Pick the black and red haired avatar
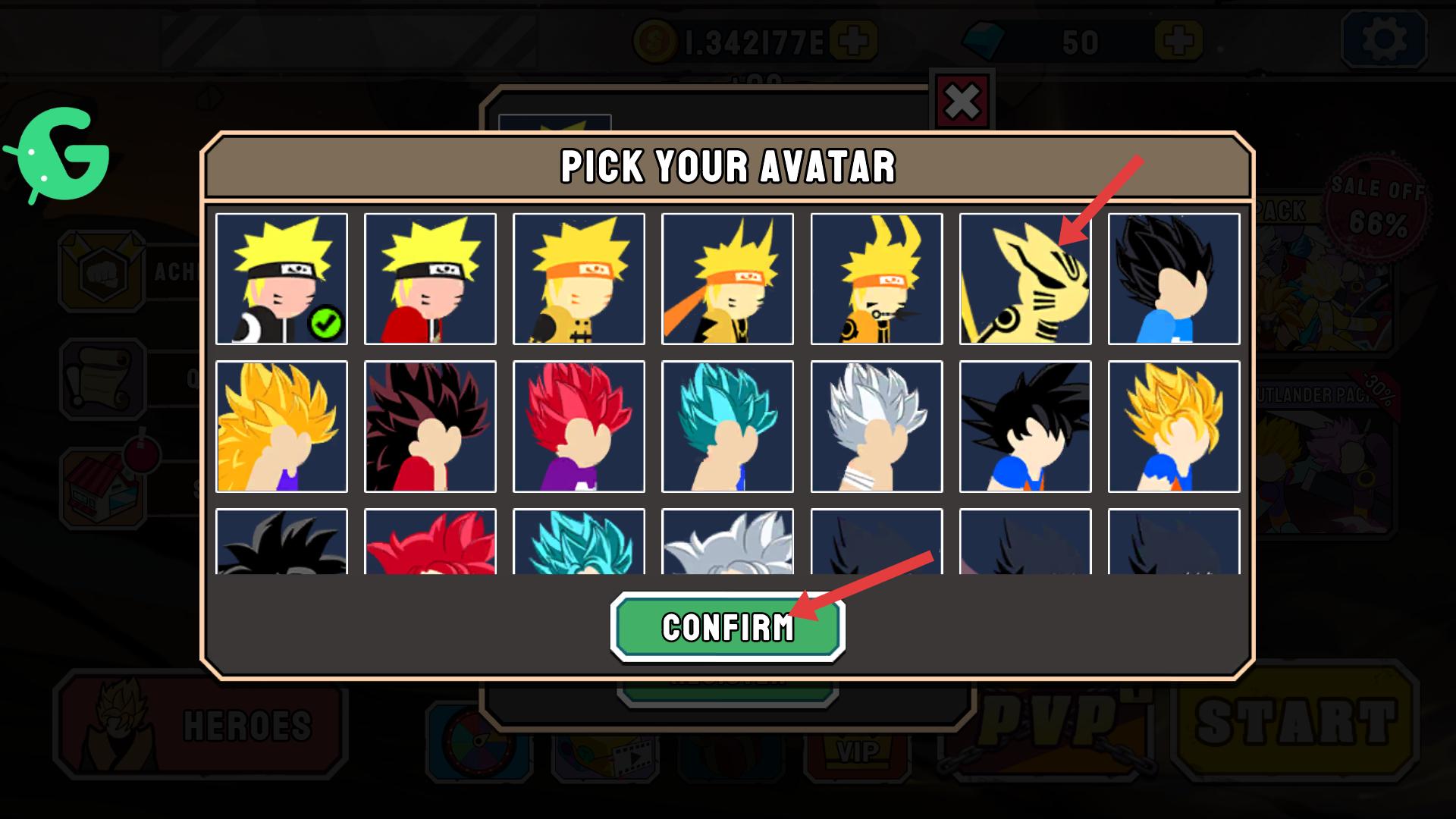The image size is (1456, 819). [x=430, y=427]
